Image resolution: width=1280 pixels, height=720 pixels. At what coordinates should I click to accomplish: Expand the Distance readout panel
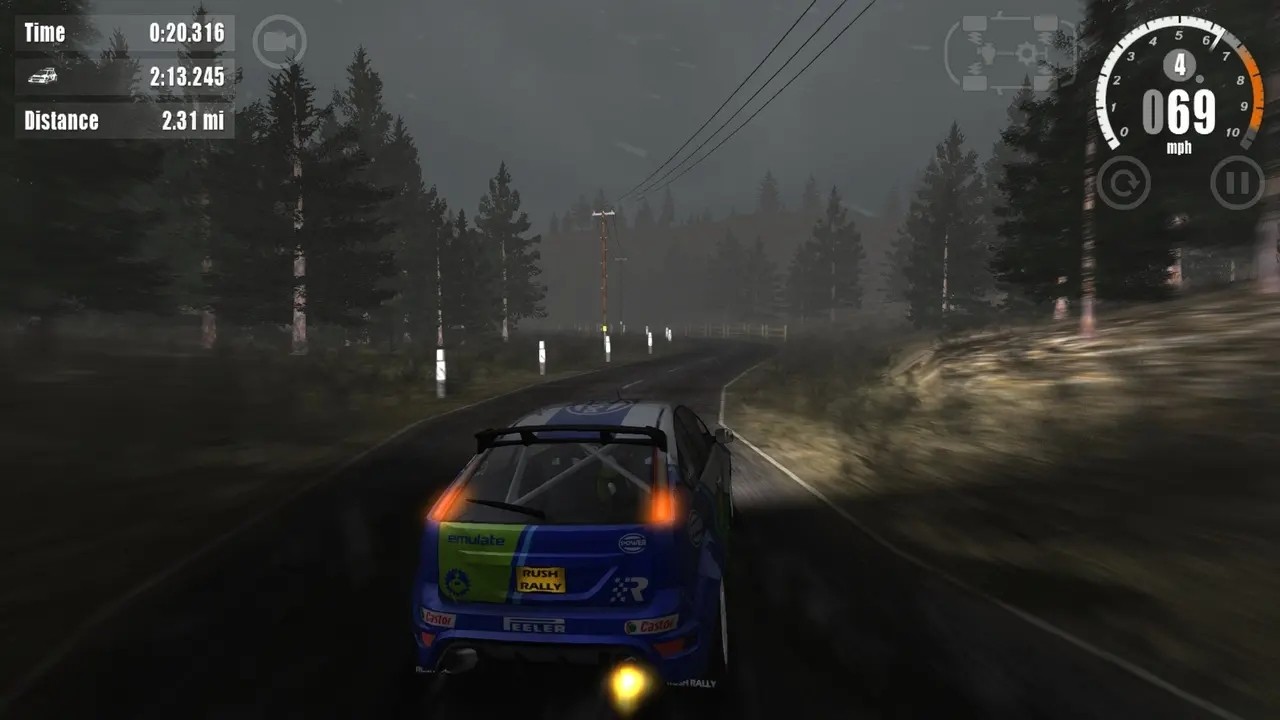point(120,121)
